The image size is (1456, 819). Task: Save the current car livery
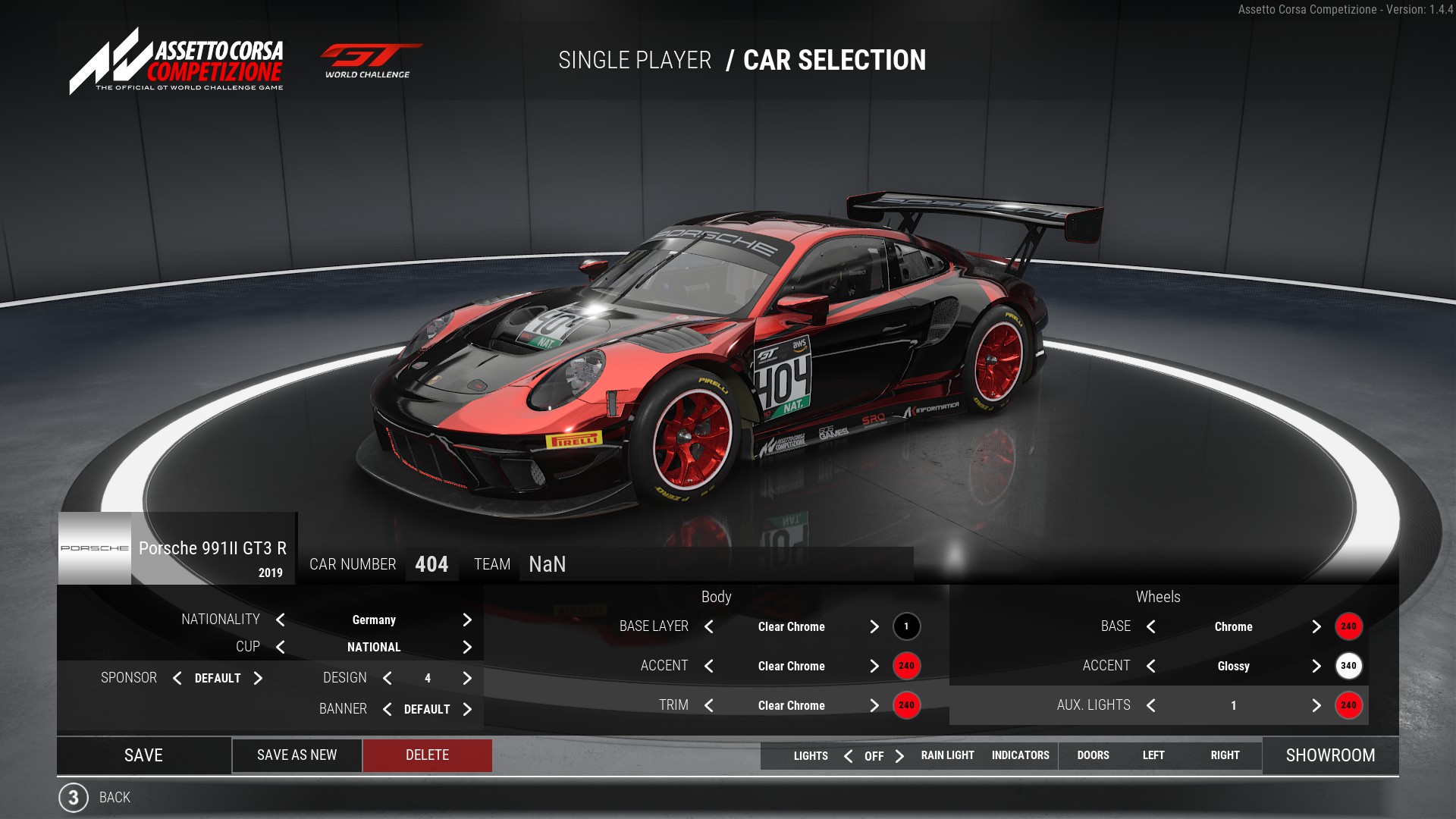(143, 755)
